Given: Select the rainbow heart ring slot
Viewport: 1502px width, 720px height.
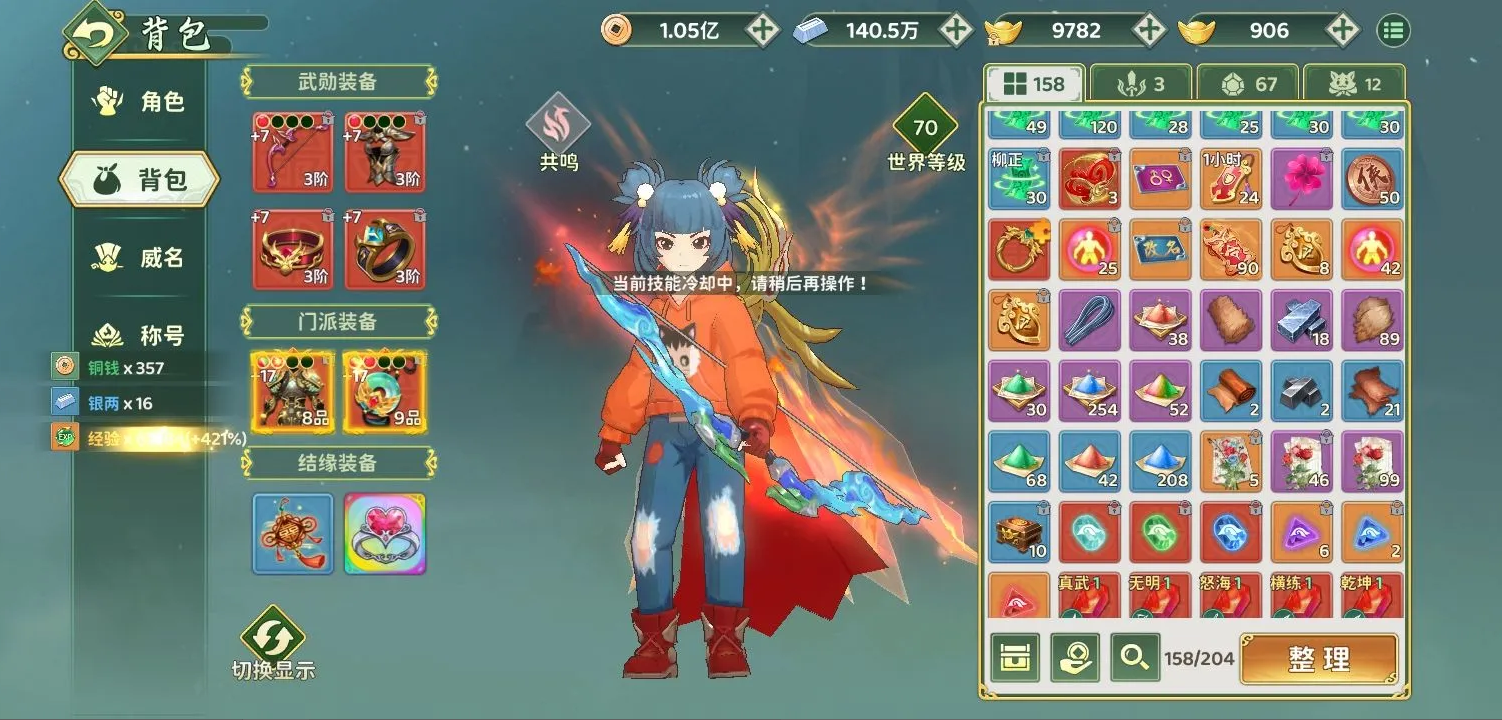Looking at the screenshot, I should click(385, 534).
